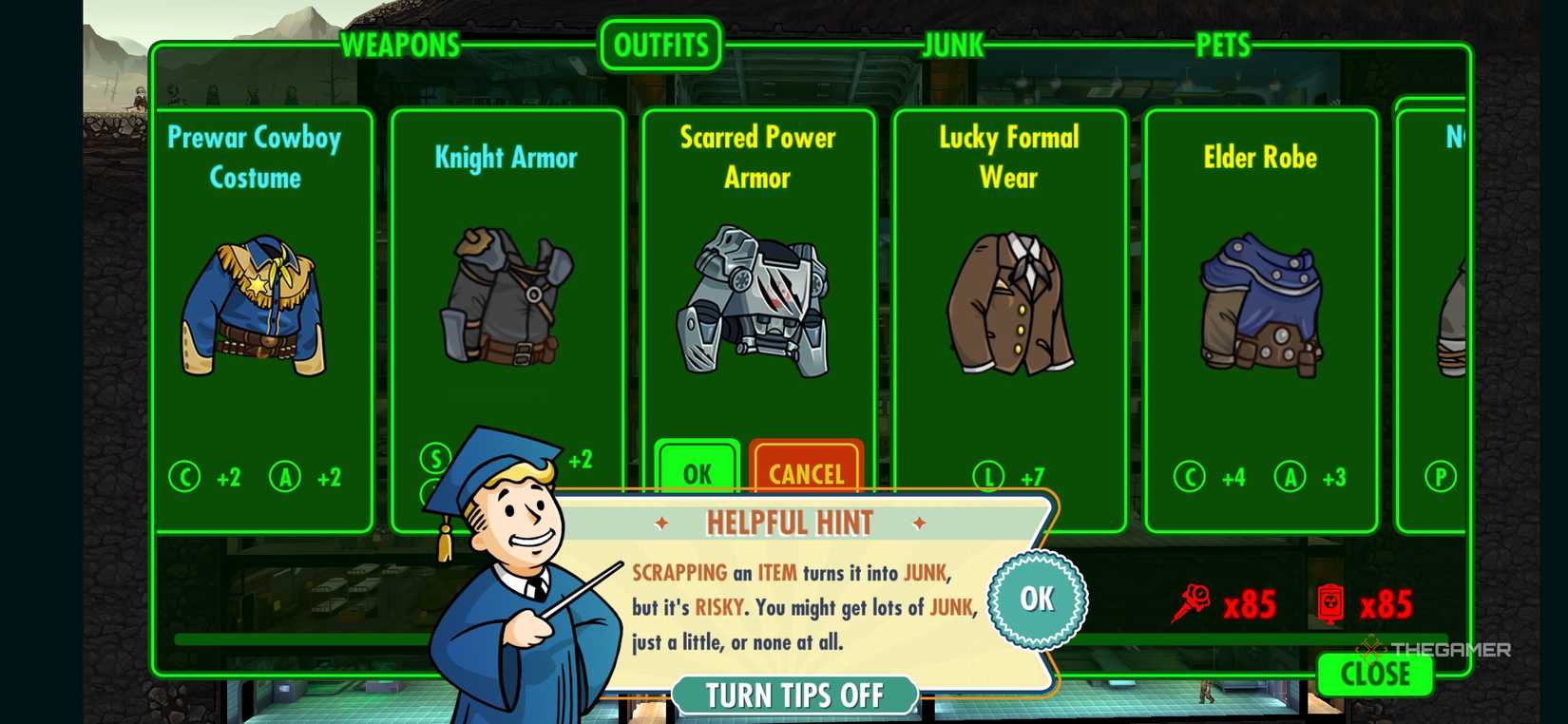Select the Strength stat icon on Knight Armor
1568x724 pixels.
pos(433,459)
